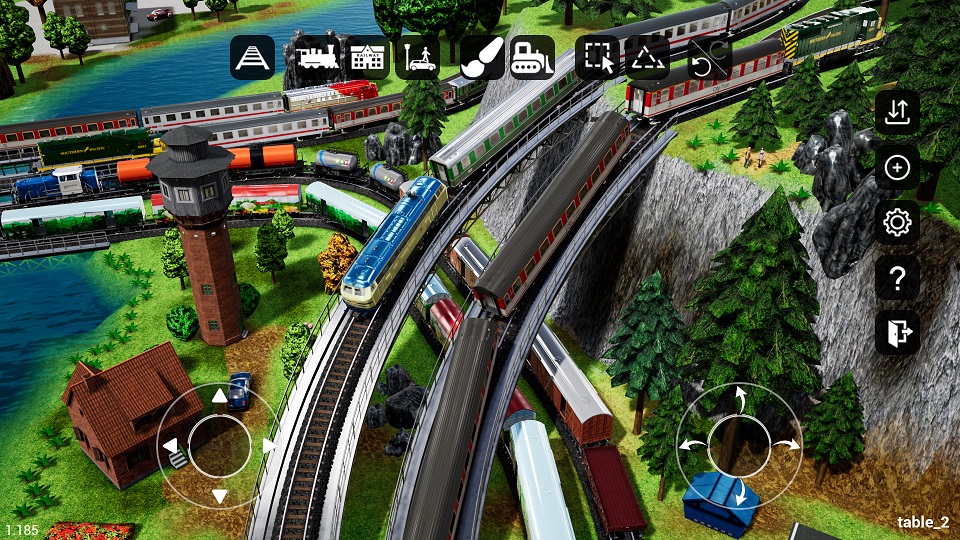Tap the up arrow on the movement pad
960x540 pixels.
219,397
